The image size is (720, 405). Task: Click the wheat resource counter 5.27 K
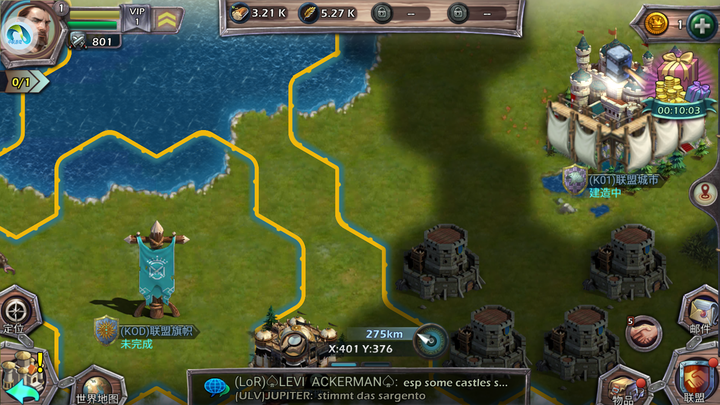tap(329, 14)
